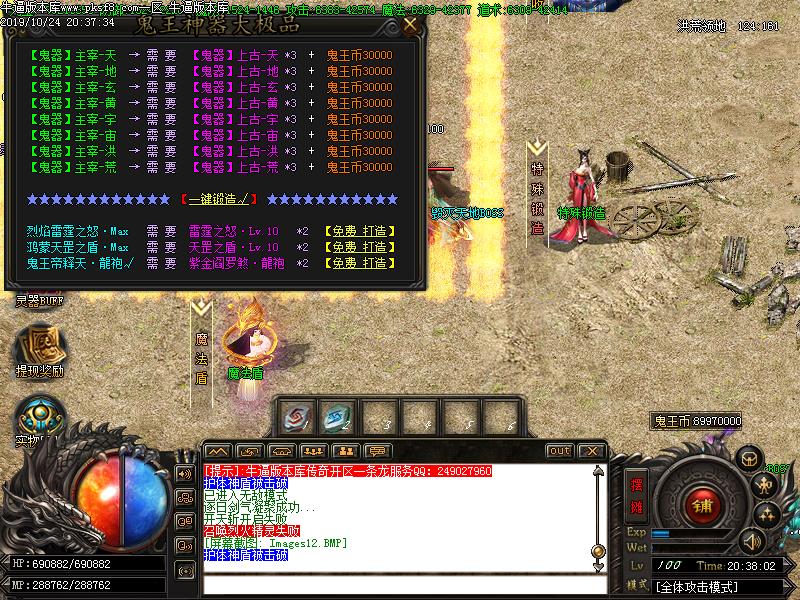Image resolution: width=800 pixels, height=600 pixels.
Task: Toggle the 全体攻击模式 attack mode
Action: pyautogui.click(x=704, y=586)
